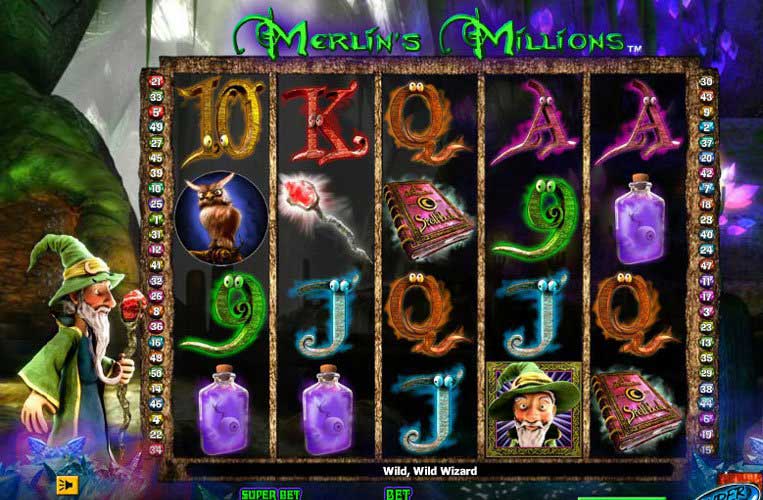
Task: Highlight payline marker number 49
Action: [157, 128]
